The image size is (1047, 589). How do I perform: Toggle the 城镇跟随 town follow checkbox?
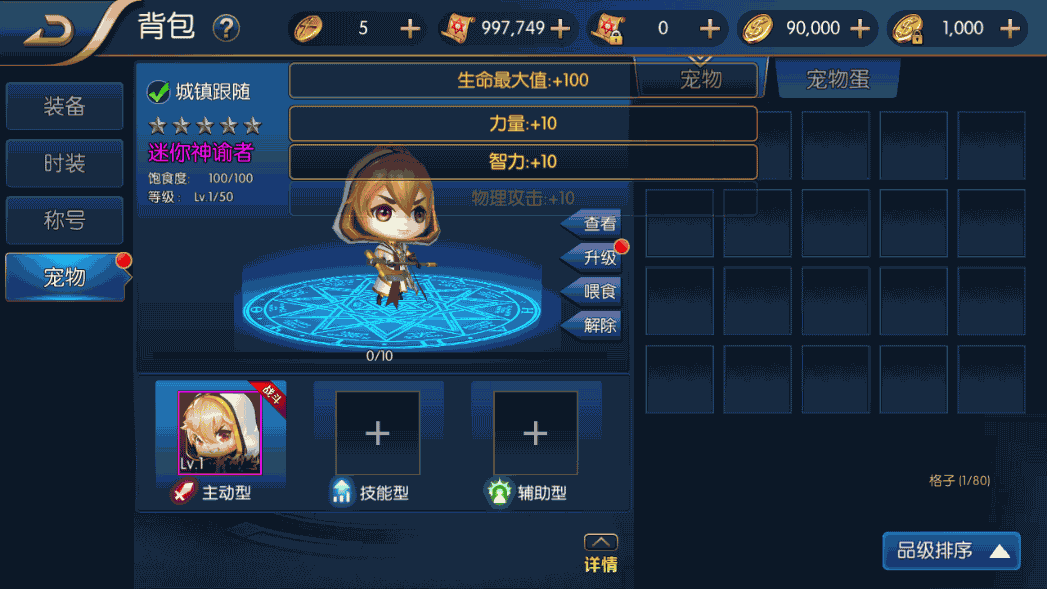point(159,92)
